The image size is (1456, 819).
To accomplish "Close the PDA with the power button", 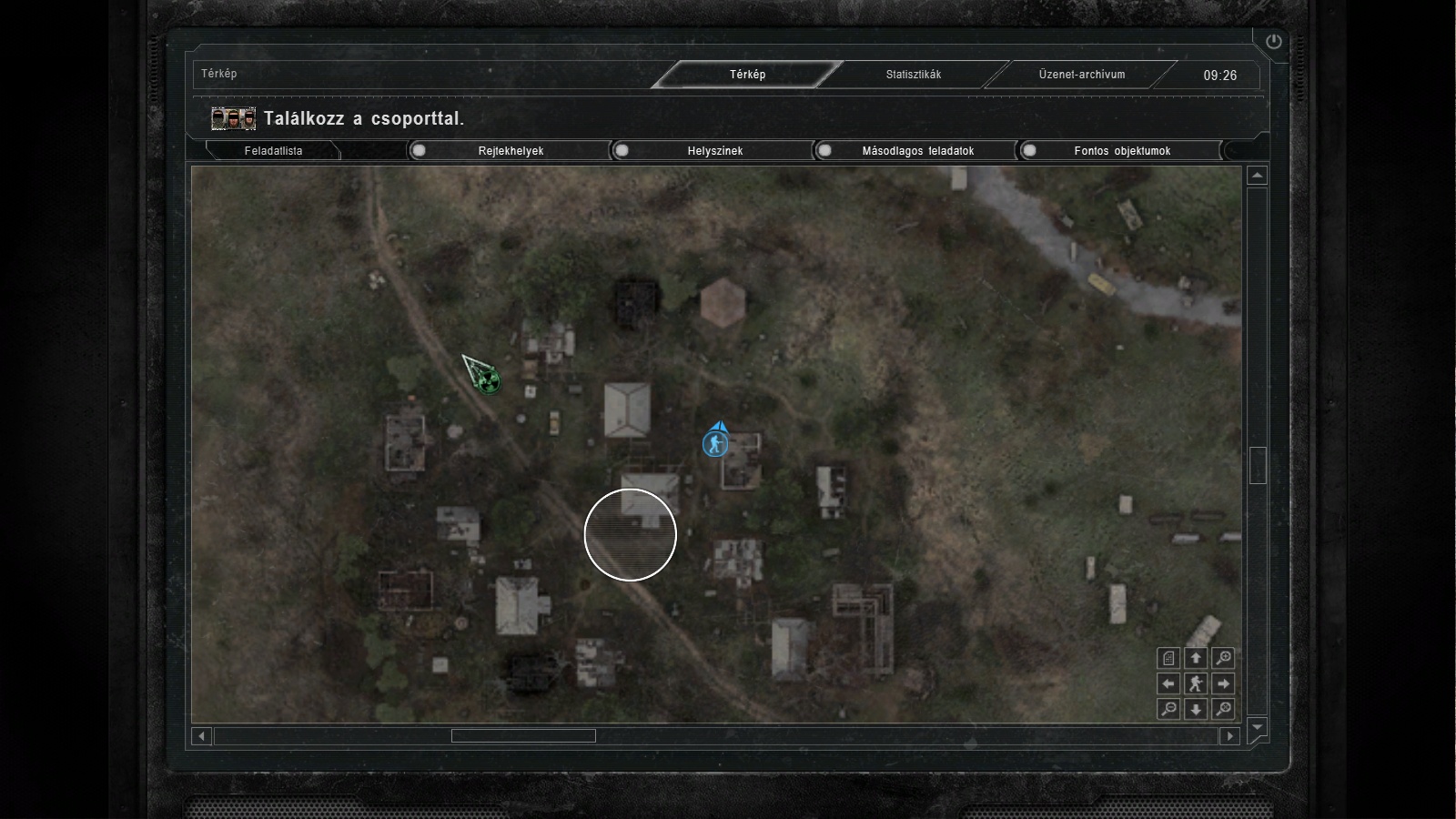I will coord(1273,42).
